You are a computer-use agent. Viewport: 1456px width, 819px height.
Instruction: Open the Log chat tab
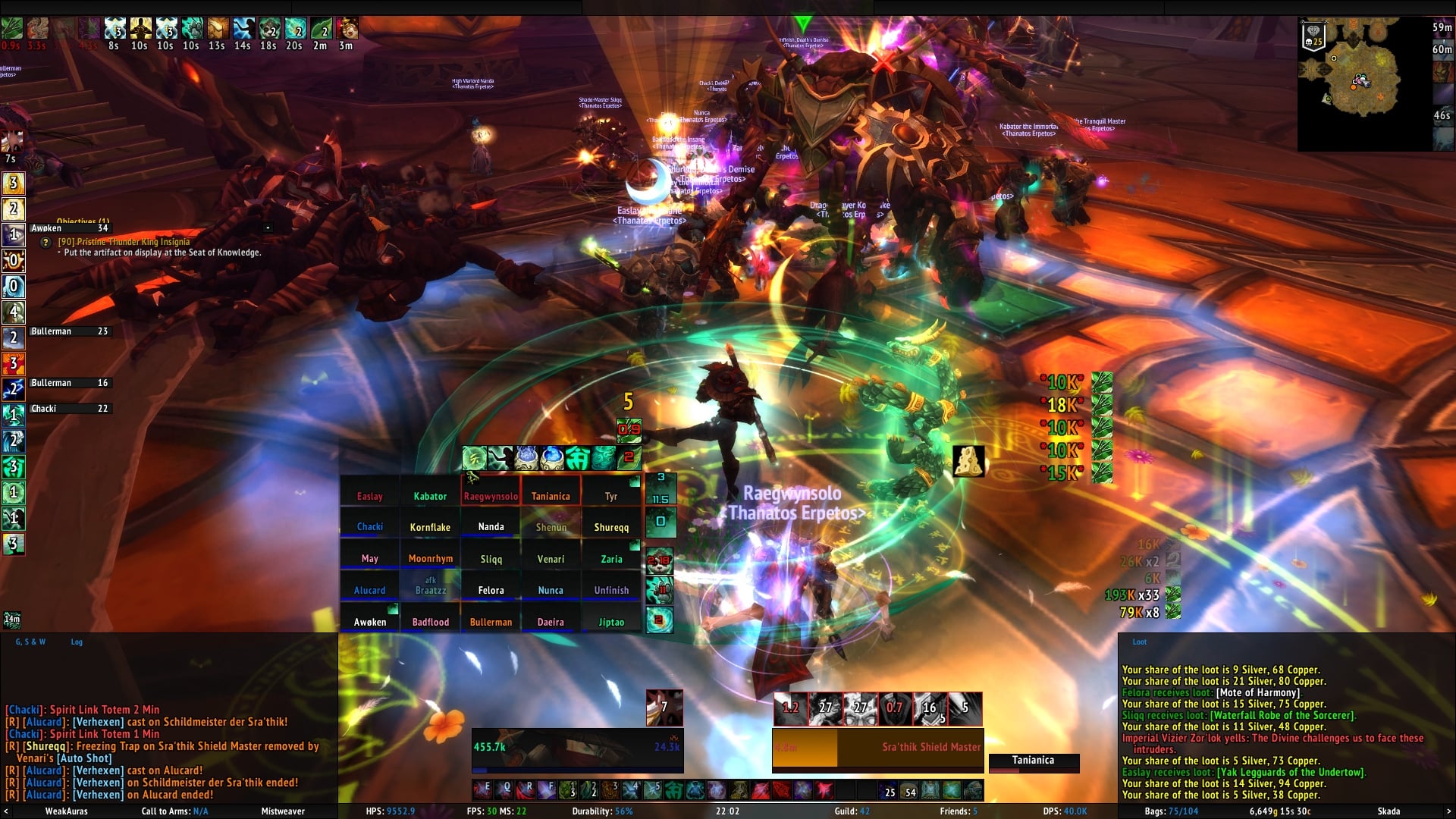pyautogui.click(x=77, y=642)
